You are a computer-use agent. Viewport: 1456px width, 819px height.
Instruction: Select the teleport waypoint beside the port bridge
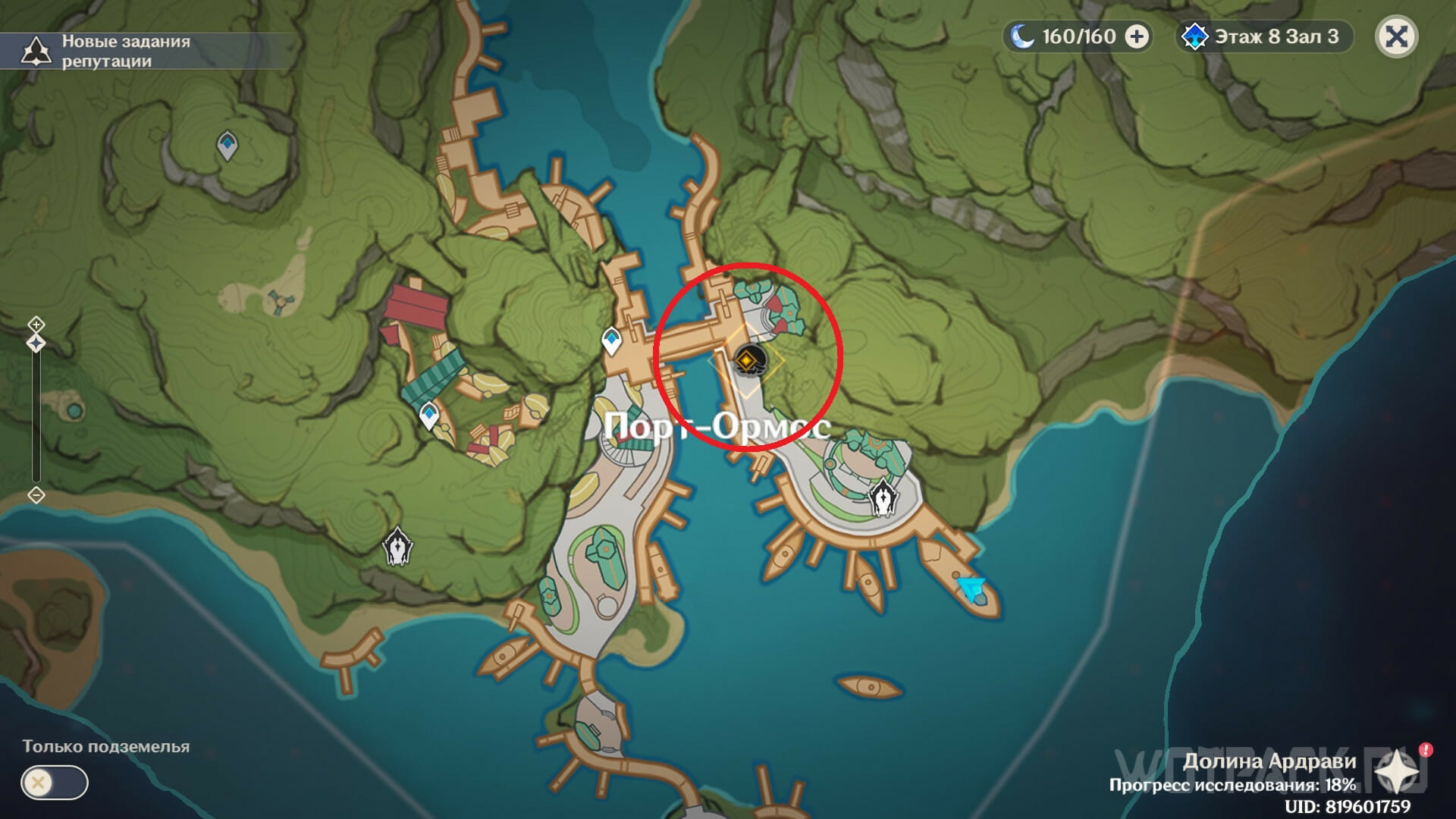(611, 340)
